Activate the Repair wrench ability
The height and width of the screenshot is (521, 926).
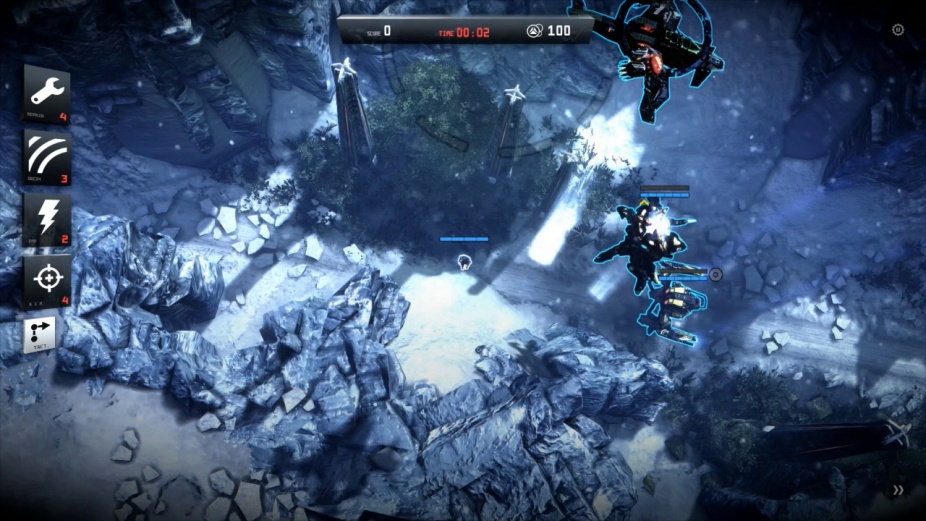click(46, 93)
